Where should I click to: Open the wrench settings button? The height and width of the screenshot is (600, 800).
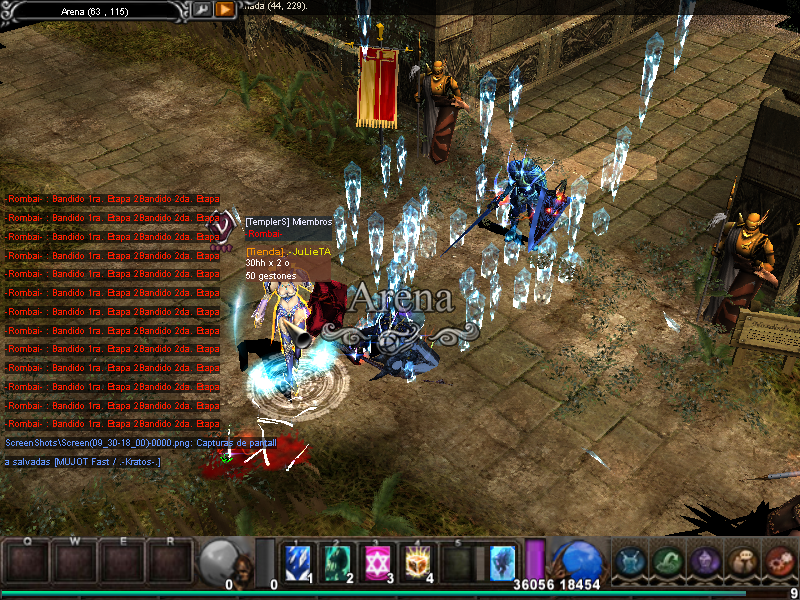[x=203, y=9]
